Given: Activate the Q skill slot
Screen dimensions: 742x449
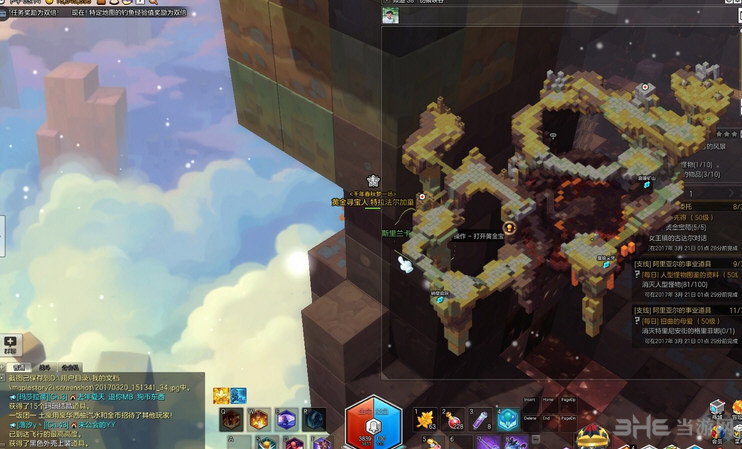Looking at the screenshot, I should [x=231, y=420].
